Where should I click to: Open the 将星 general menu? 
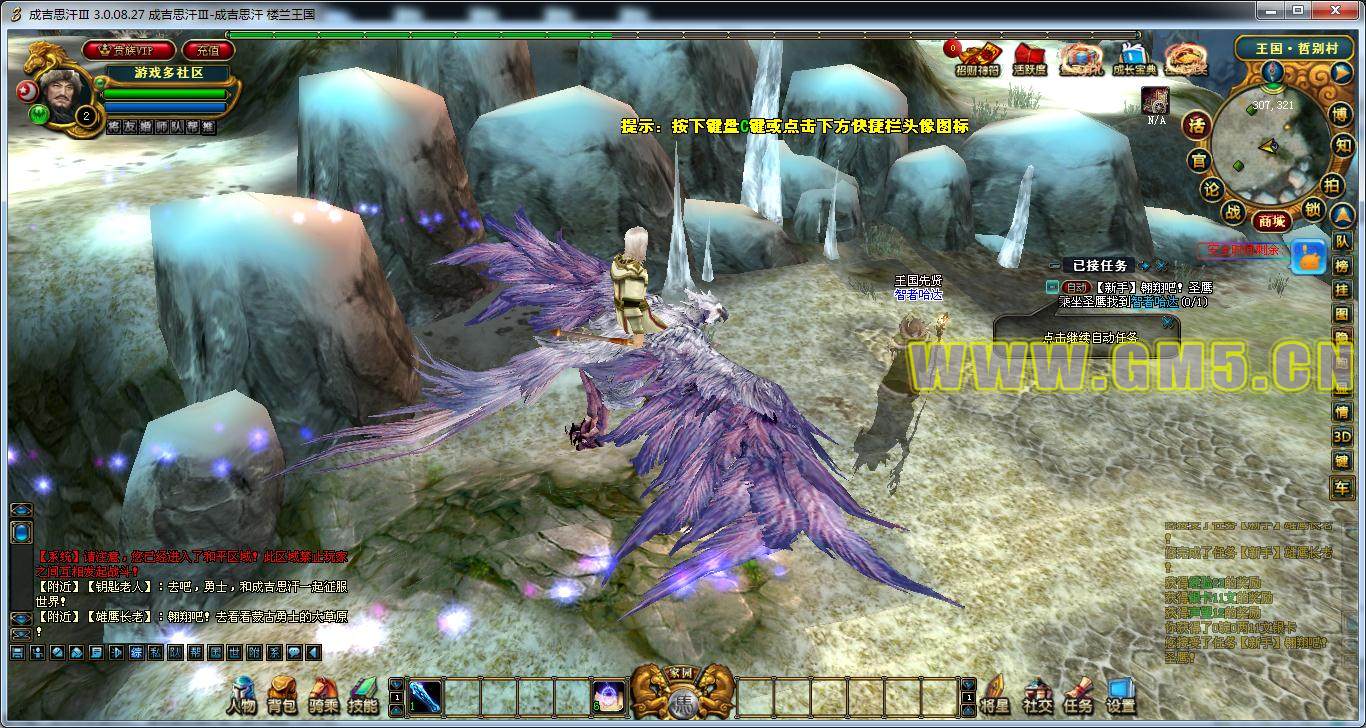point(995,694)
